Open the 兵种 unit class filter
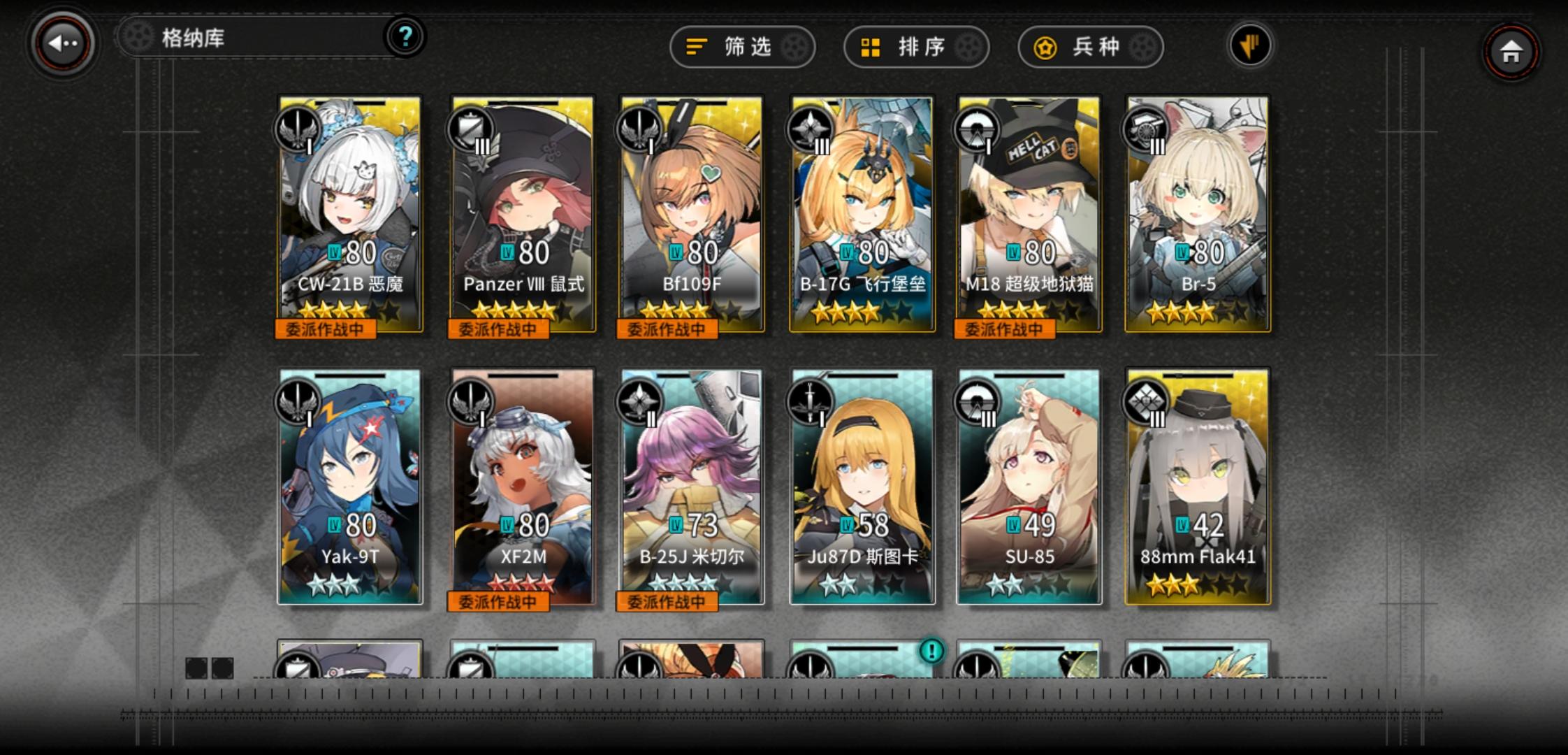1568x755 pixels. coord(1089,48)
